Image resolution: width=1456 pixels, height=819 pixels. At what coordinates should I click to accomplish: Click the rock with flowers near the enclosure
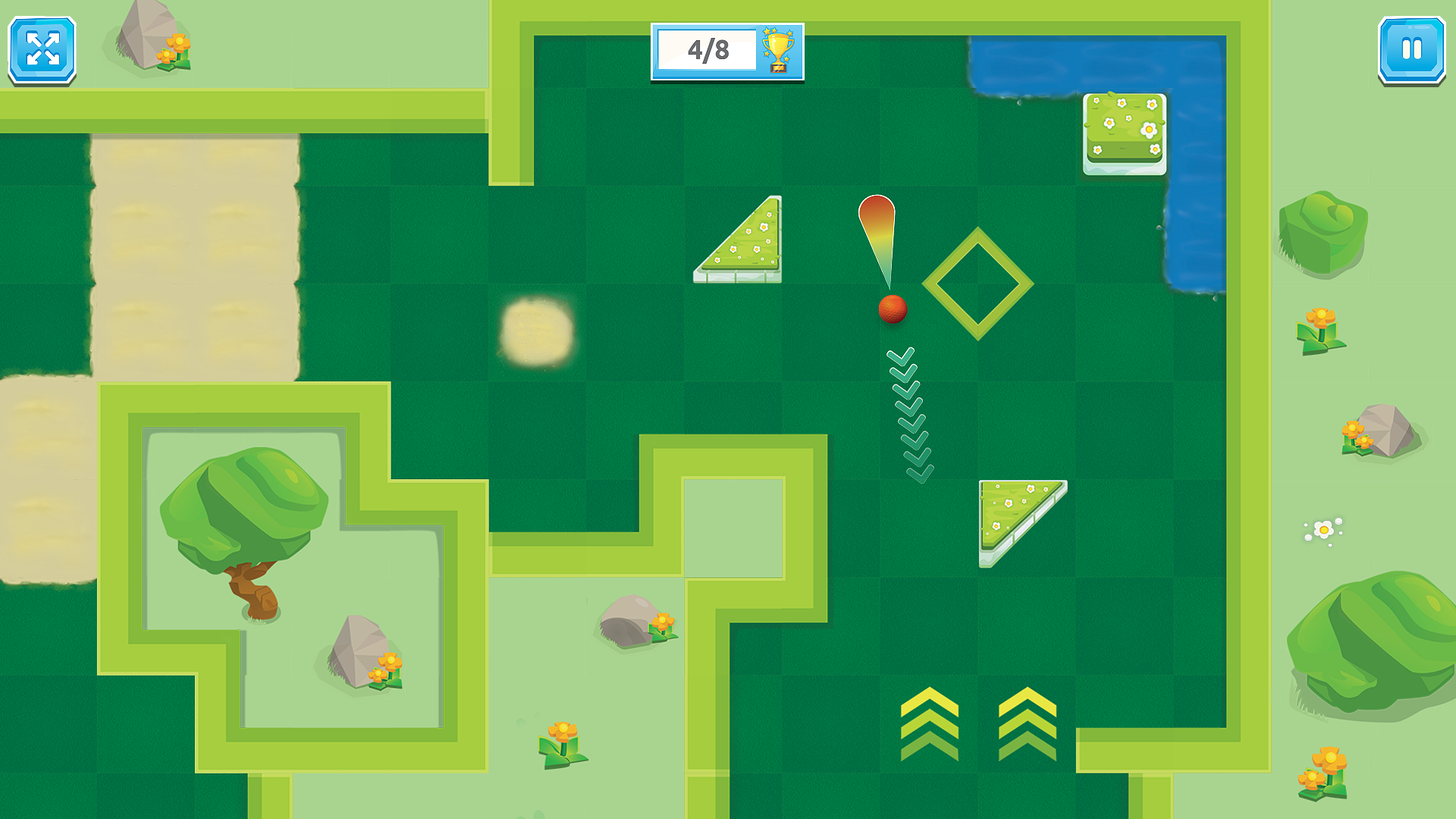(360, 652)
